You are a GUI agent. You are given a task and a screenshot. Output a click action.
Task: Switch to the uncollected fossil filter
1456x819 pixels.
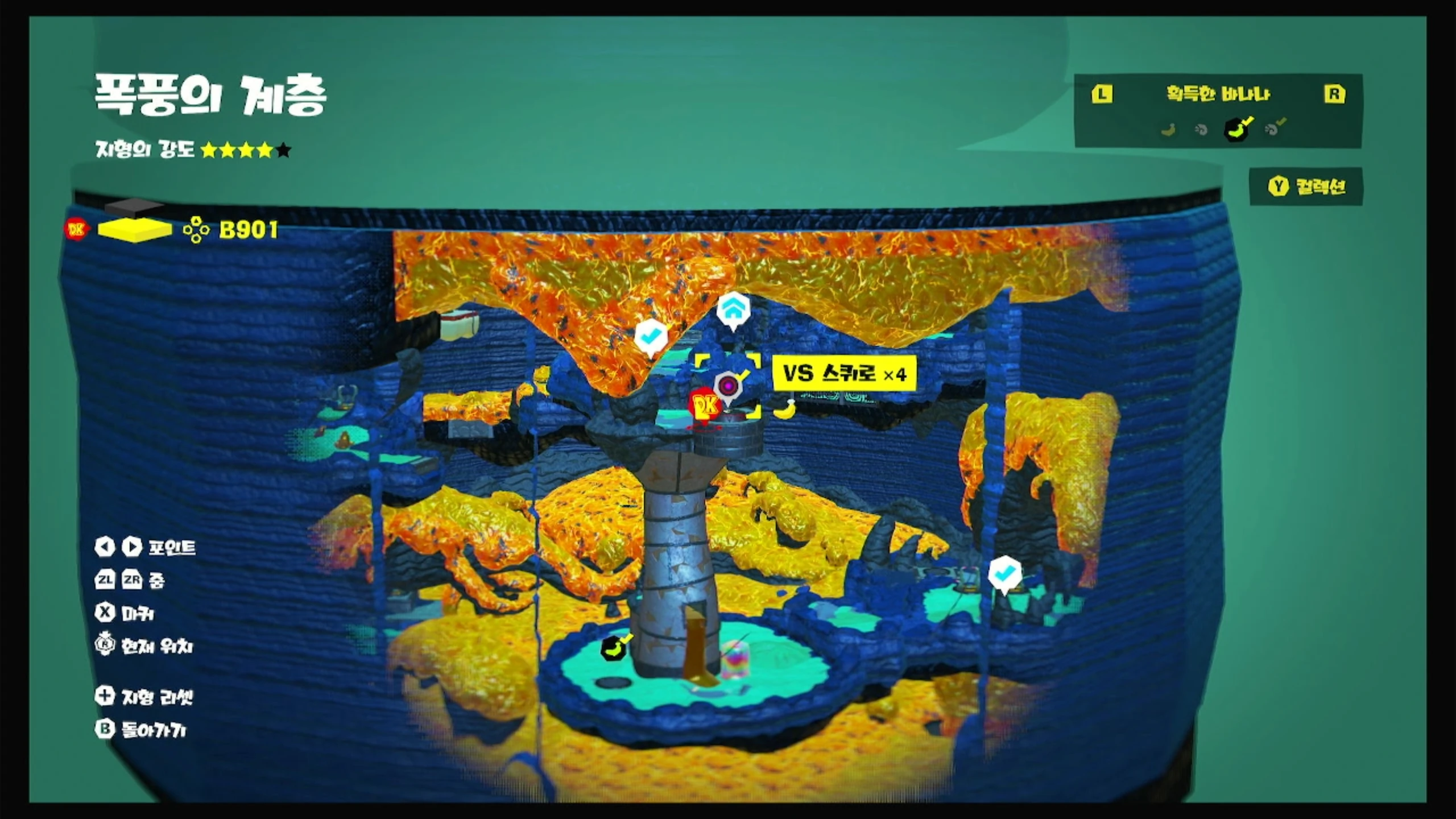click(1201, 130)
